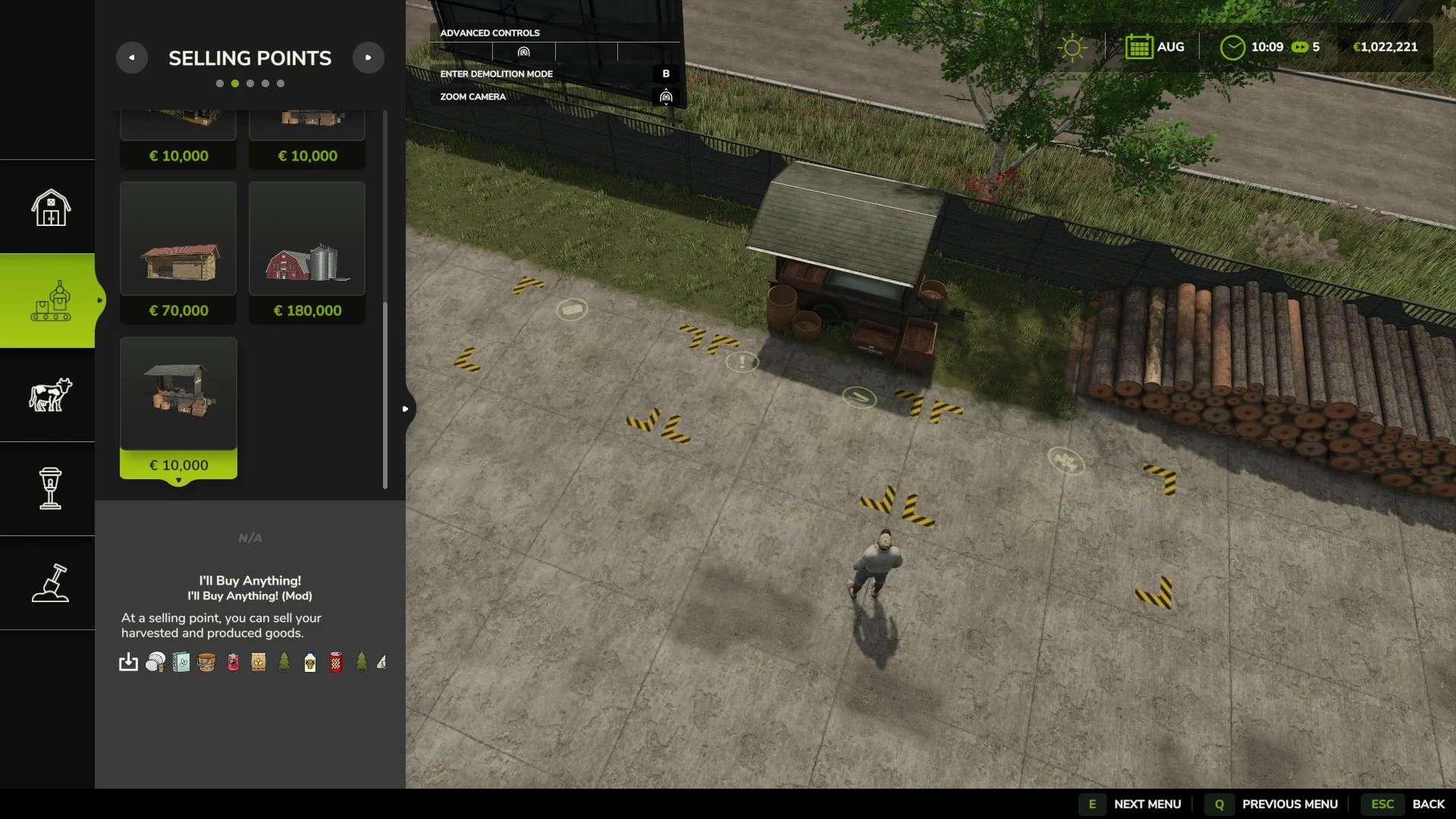Open the buildings barn category tab
The height and width of the screenshot is (819, 1456).
(x=50, y=207)
